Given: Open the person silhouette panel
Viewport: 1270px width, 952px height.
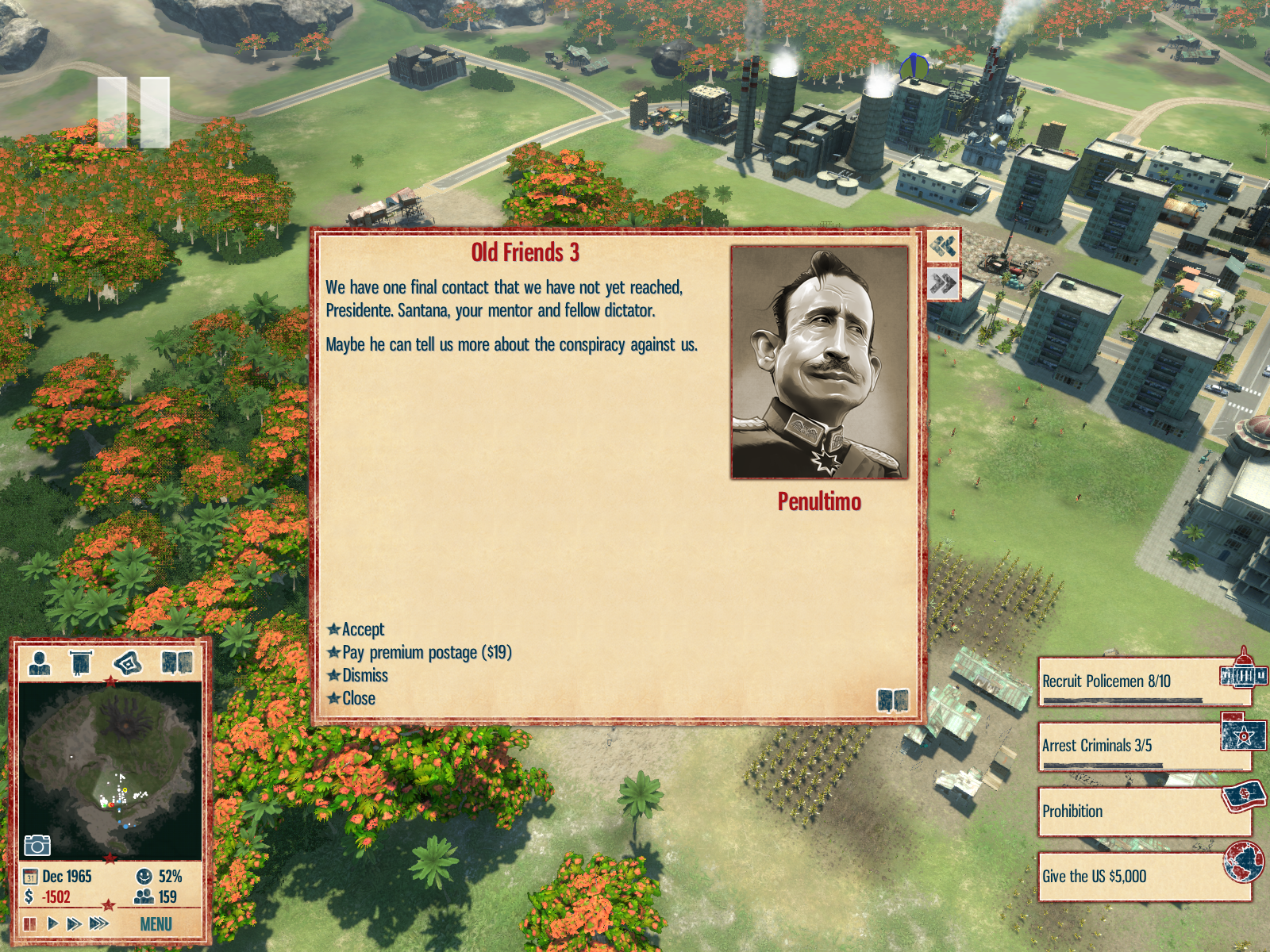Looking at the screenshot, I should (x=40, y=662).
